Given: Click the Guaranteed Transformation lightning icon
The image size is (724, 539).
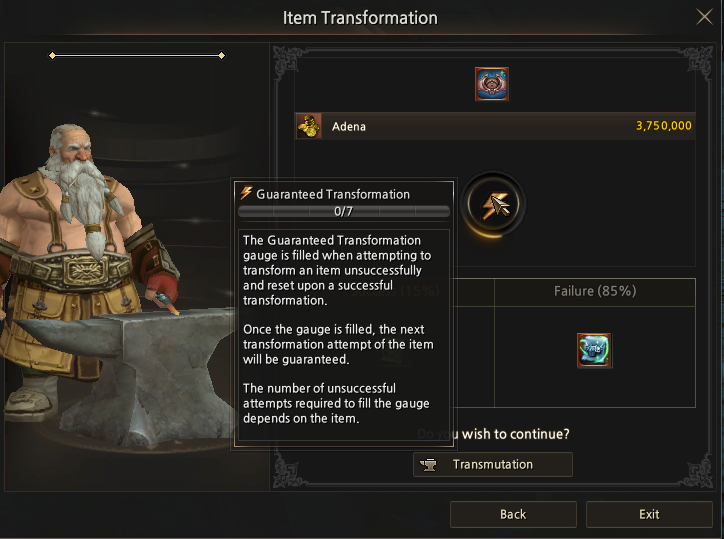Looking at the screenshot, I should [x=494, y=205].
